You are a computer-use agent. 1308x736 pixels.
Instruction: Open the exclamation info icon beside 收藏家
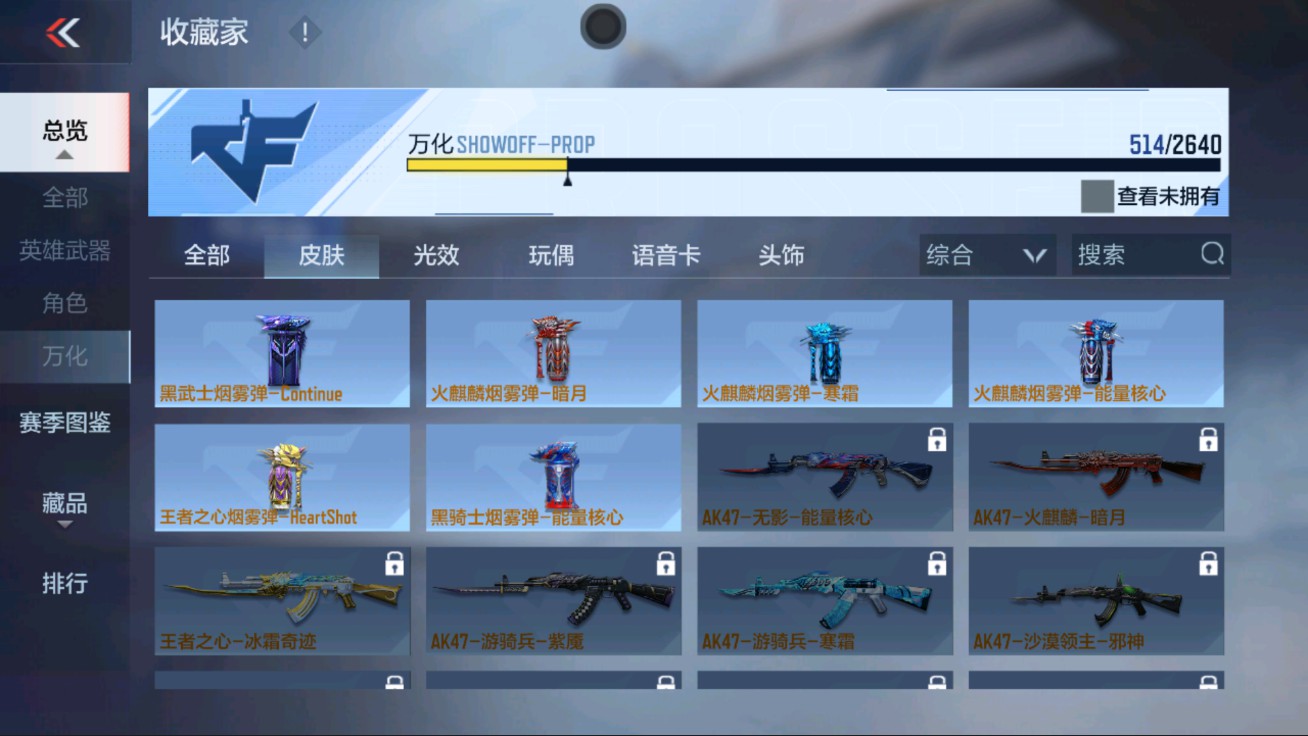303,31
